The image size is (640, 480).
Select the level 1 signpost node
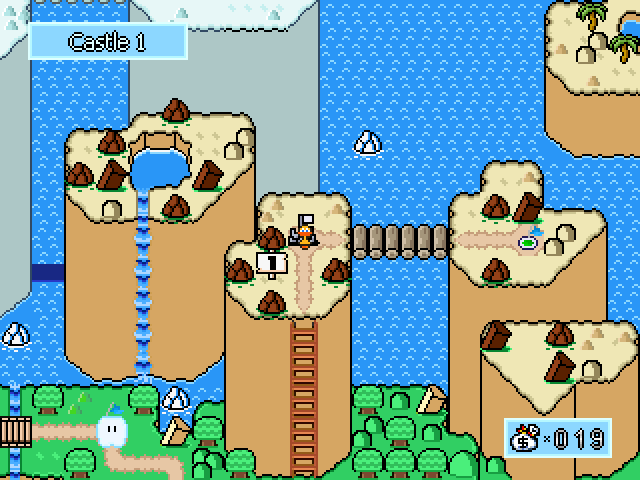pos(272,263)
